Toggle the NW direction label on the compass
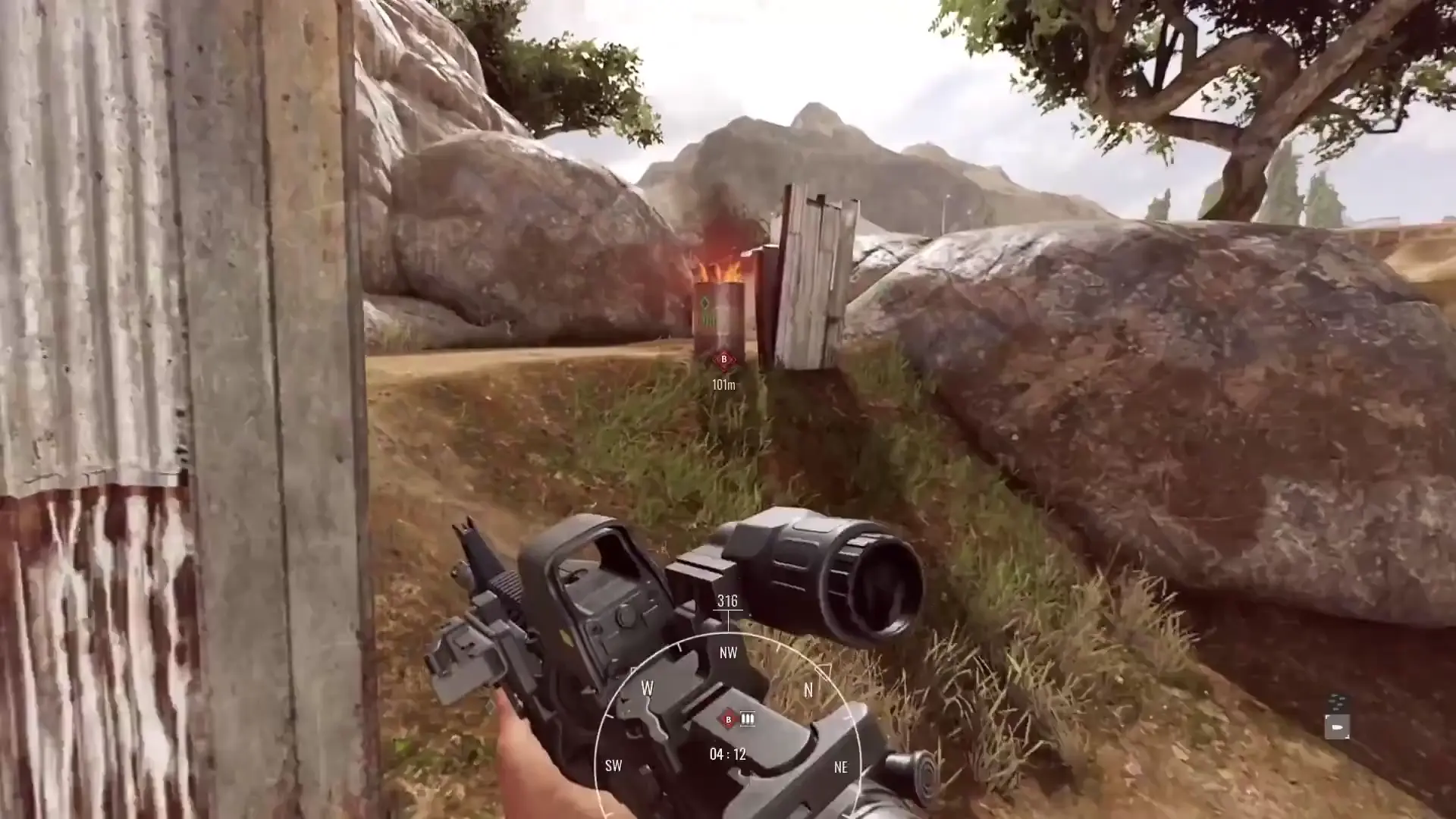This screenshot has height=819, width=1456. (727, 652)
